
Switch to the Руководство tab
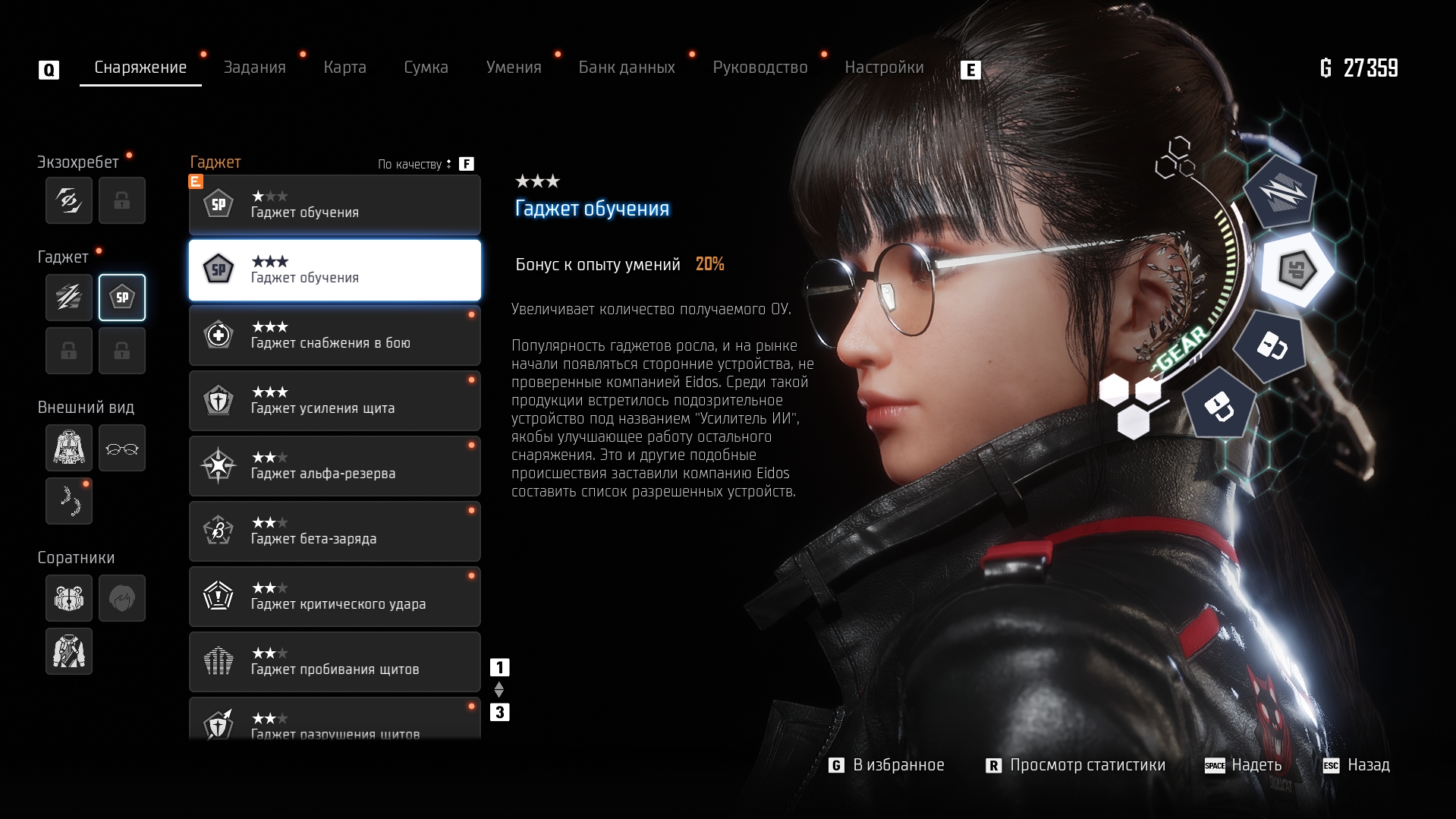click(759, 68)
